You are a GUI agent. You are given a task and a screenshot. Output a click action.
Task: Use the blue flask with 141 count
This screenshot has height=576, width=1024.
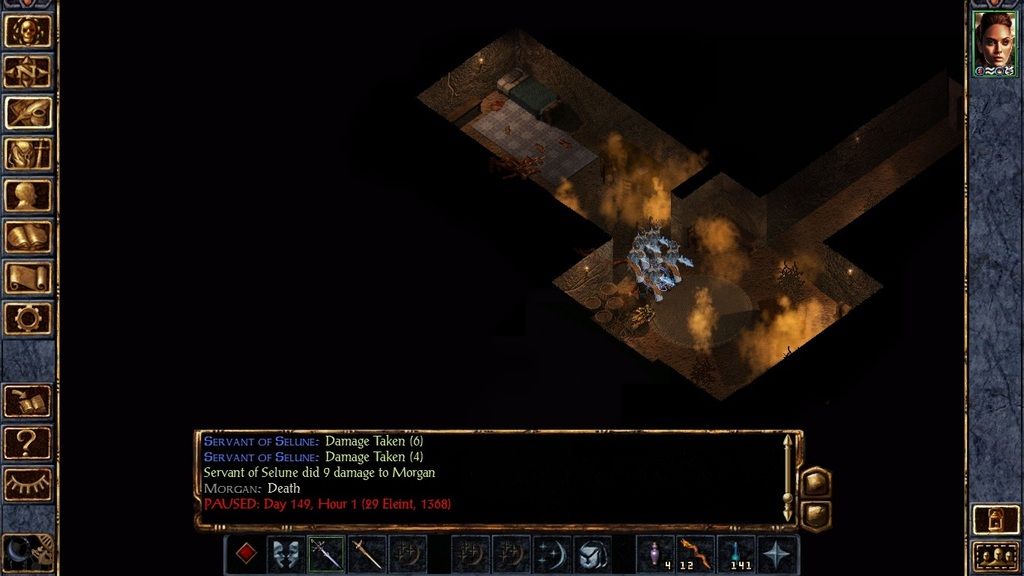[737, 553]
